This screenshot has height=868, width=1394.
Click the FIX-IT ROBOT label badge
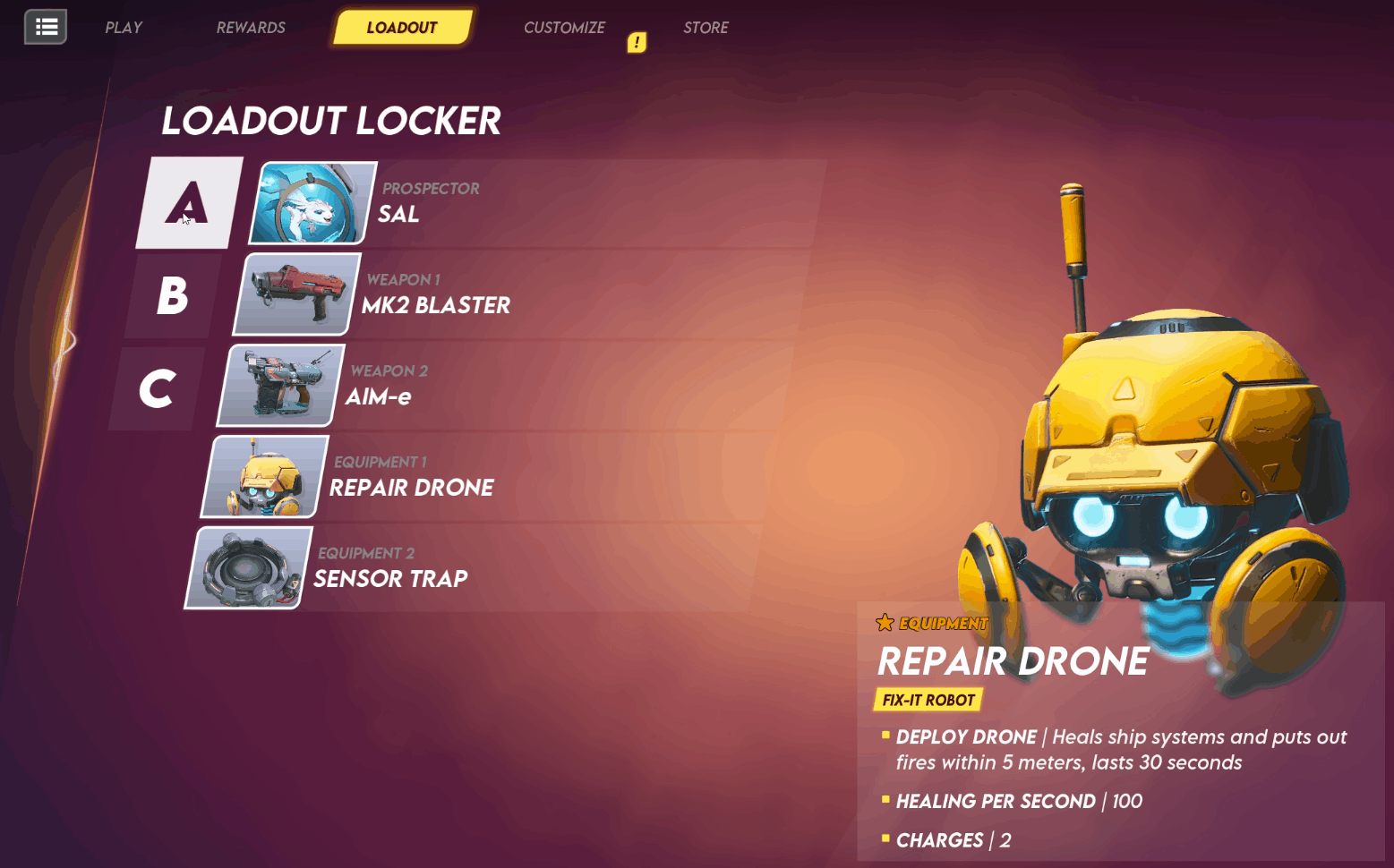(929, 700)
